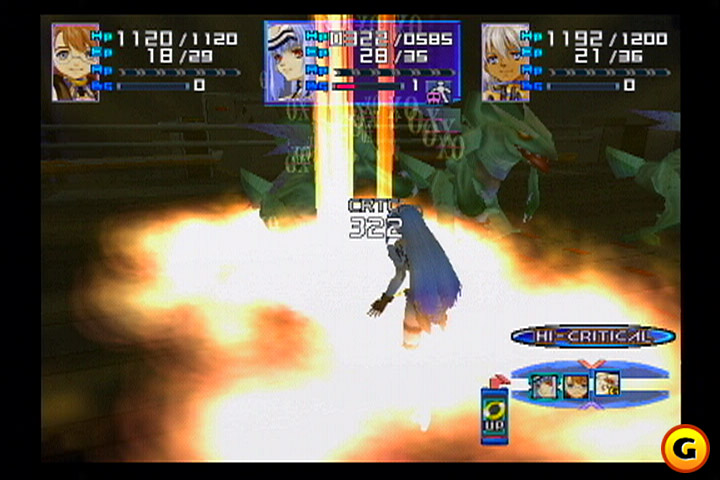Image resolution: width=720 pixels, height=480 pixels.
Task: Pick the white-haired turn order portrait
Action: pos(607,384)
